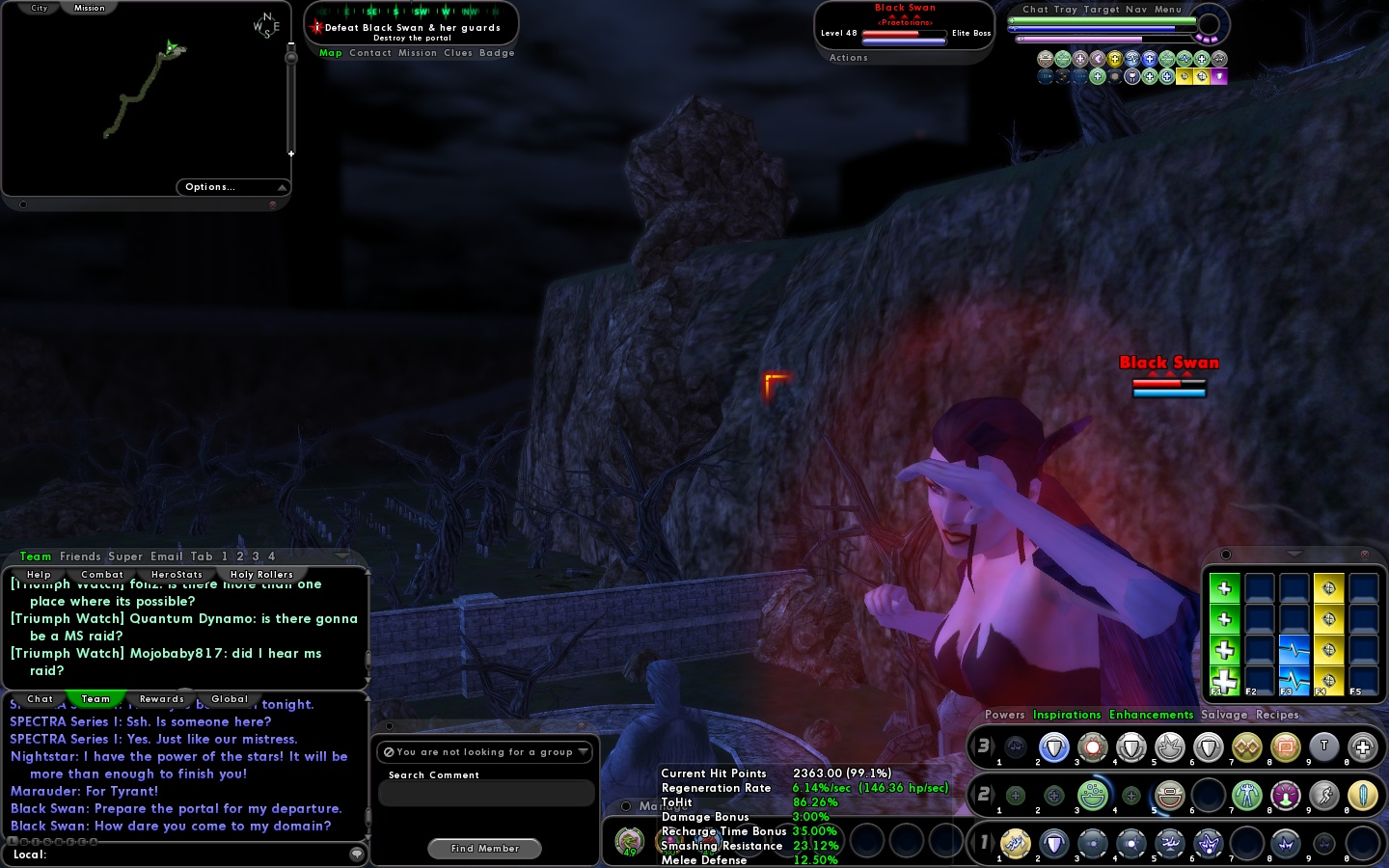This screenshot has height=868, width=1389.
Task: Open the Email window
Action: (x=166, y=556)
